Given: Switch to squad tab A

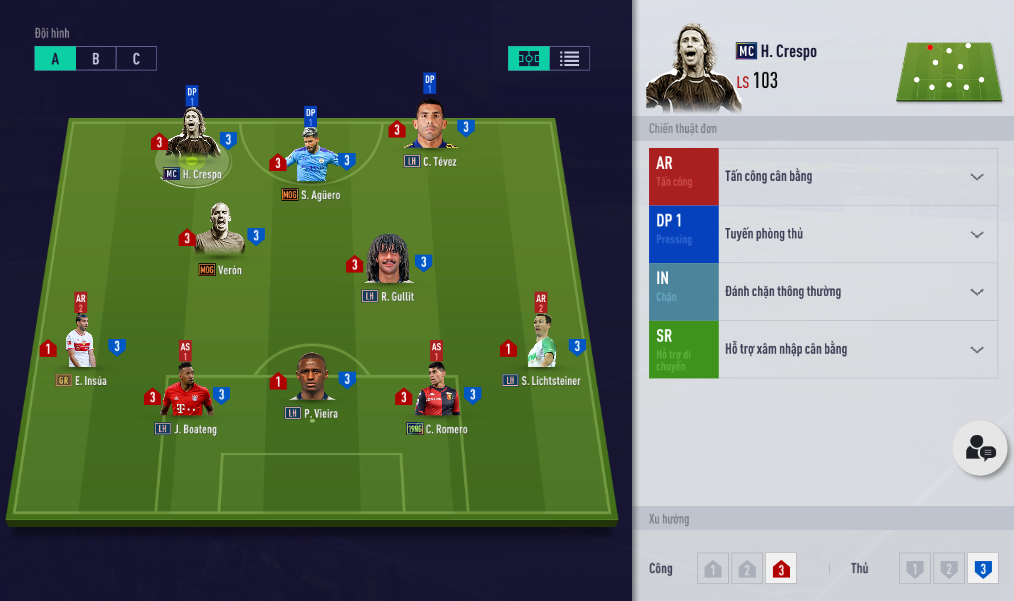Looking at the screenshot, I should click(55, 59).
